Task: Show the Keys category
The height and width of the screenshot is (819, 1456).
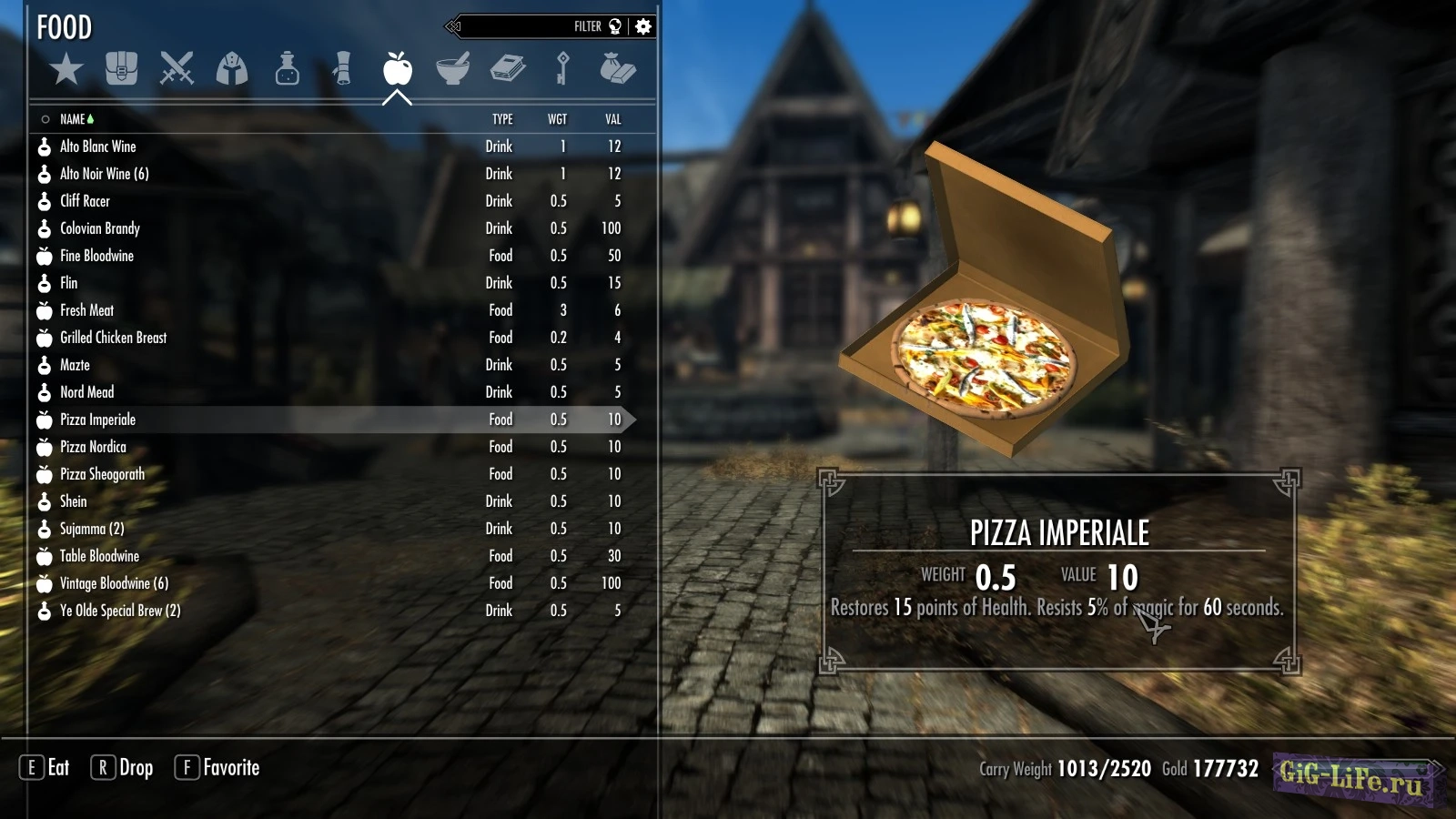Action: click(x=562, y=69)
